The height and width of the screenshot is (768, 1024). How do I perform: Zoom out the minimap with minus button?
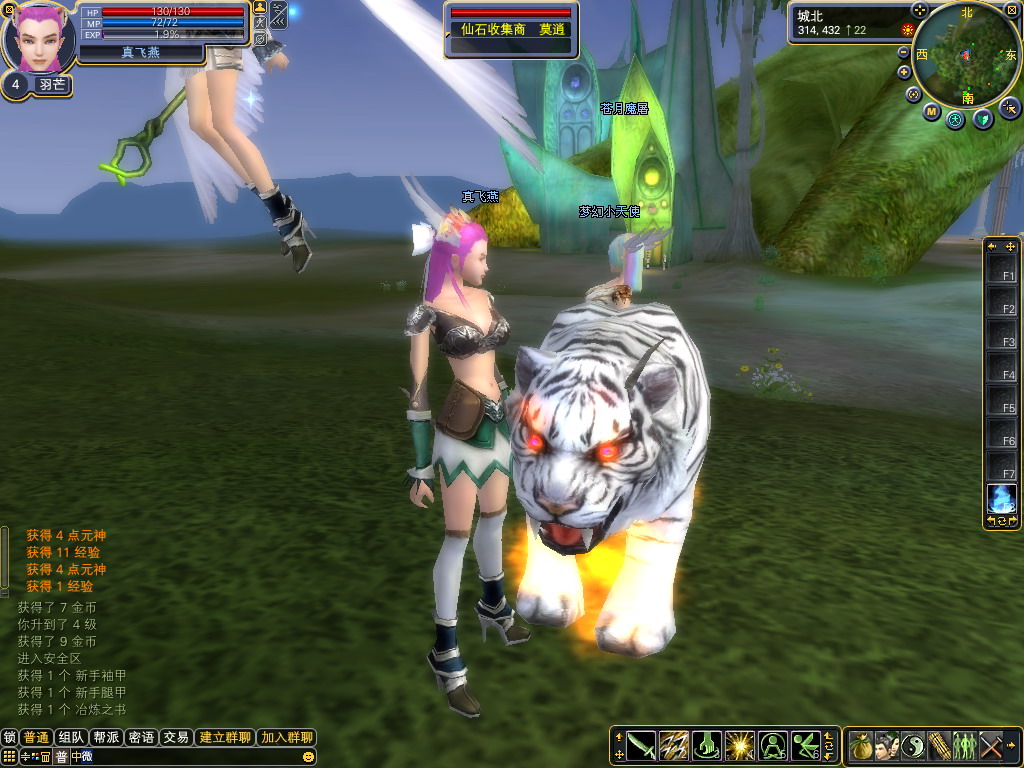click(x=904, y=52)
